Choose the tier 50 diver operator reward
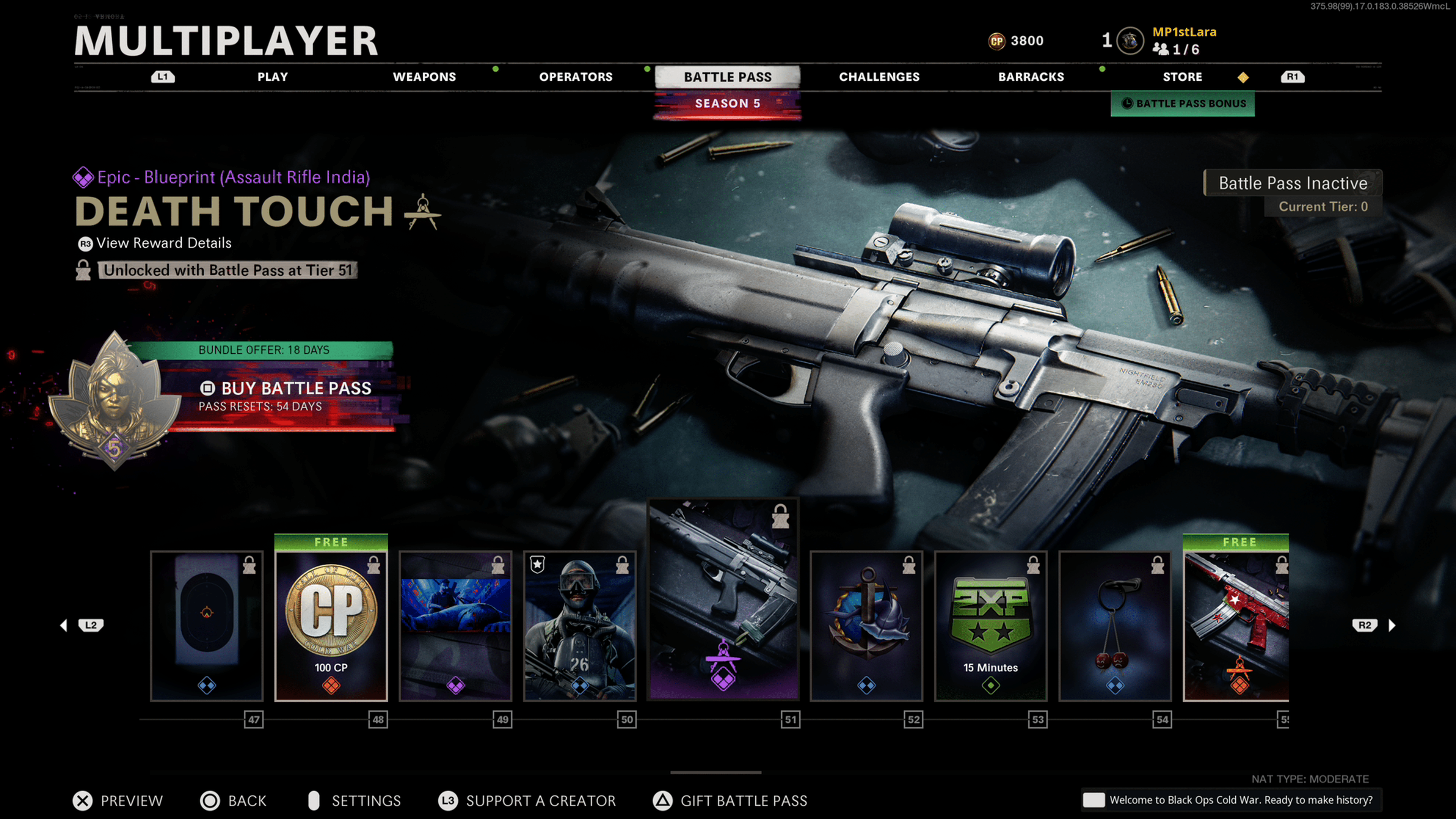 579,626
